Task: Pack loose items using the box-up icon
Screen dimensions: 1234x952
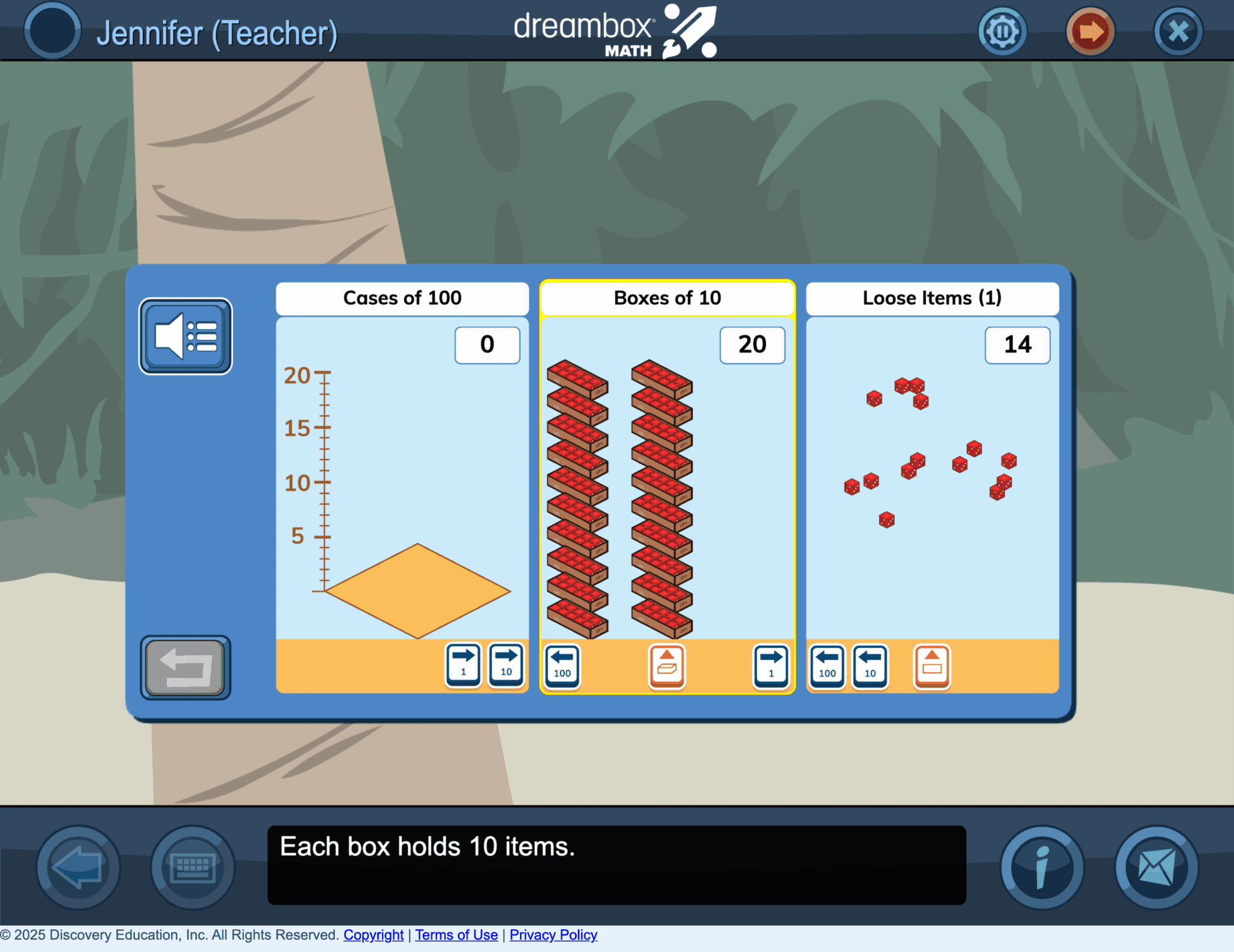Action: coord(931,666)
